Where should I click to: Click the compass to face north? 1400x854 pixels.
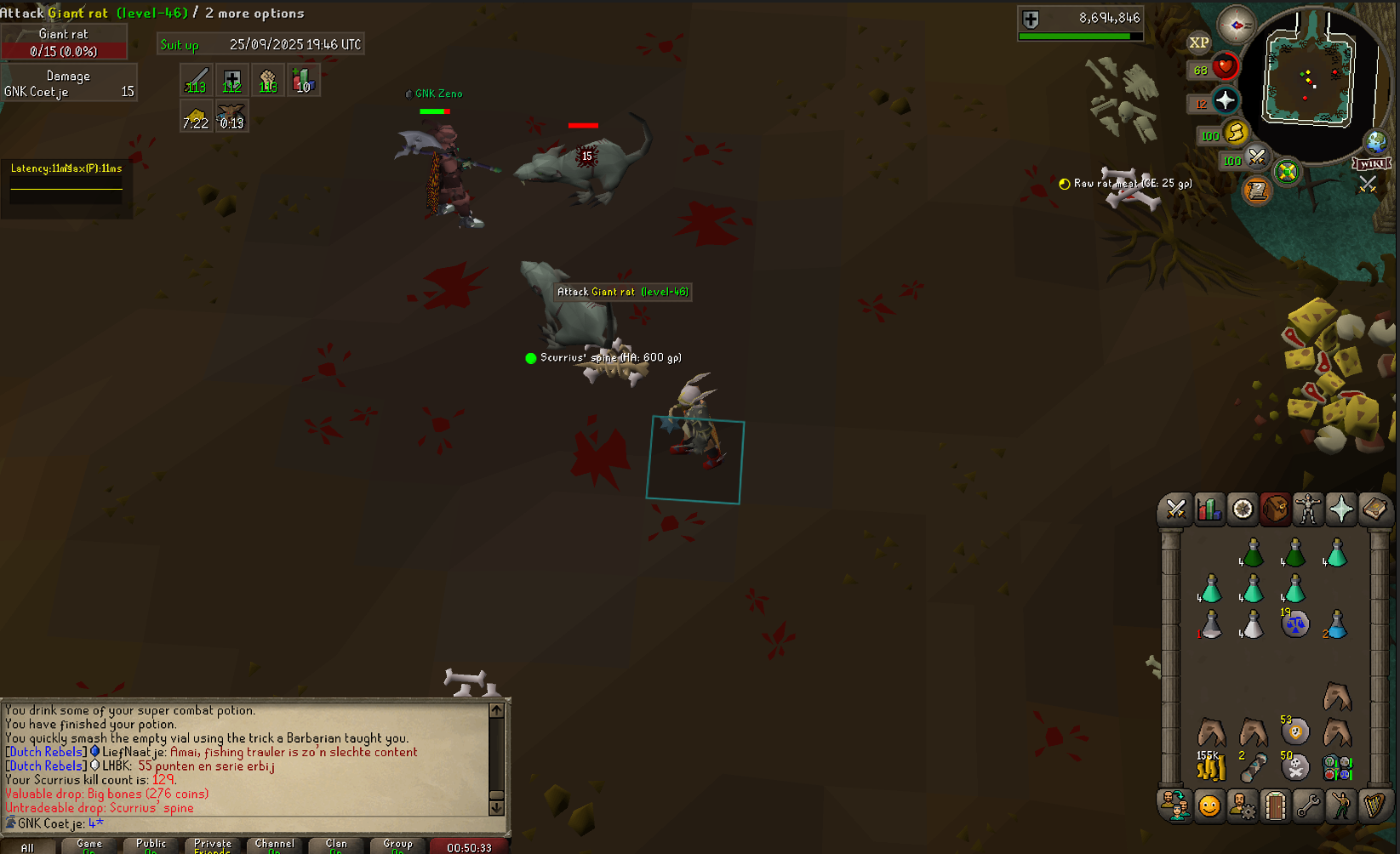pos(1236,25)
